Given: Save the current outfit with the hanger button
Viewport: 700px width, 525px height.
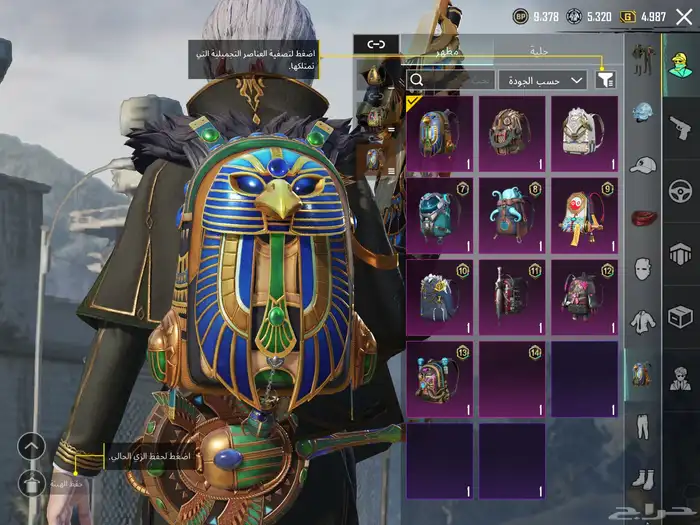Looking at the screenshot, I should pos(32,481).
